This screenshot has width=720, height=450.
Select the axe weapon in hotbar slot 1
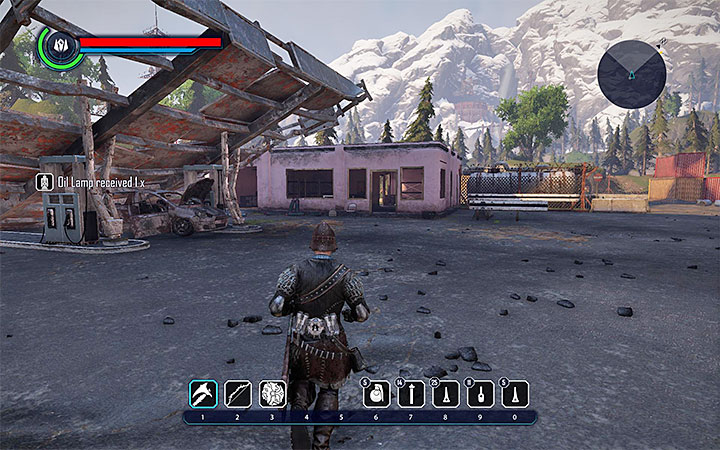[204, 393]
